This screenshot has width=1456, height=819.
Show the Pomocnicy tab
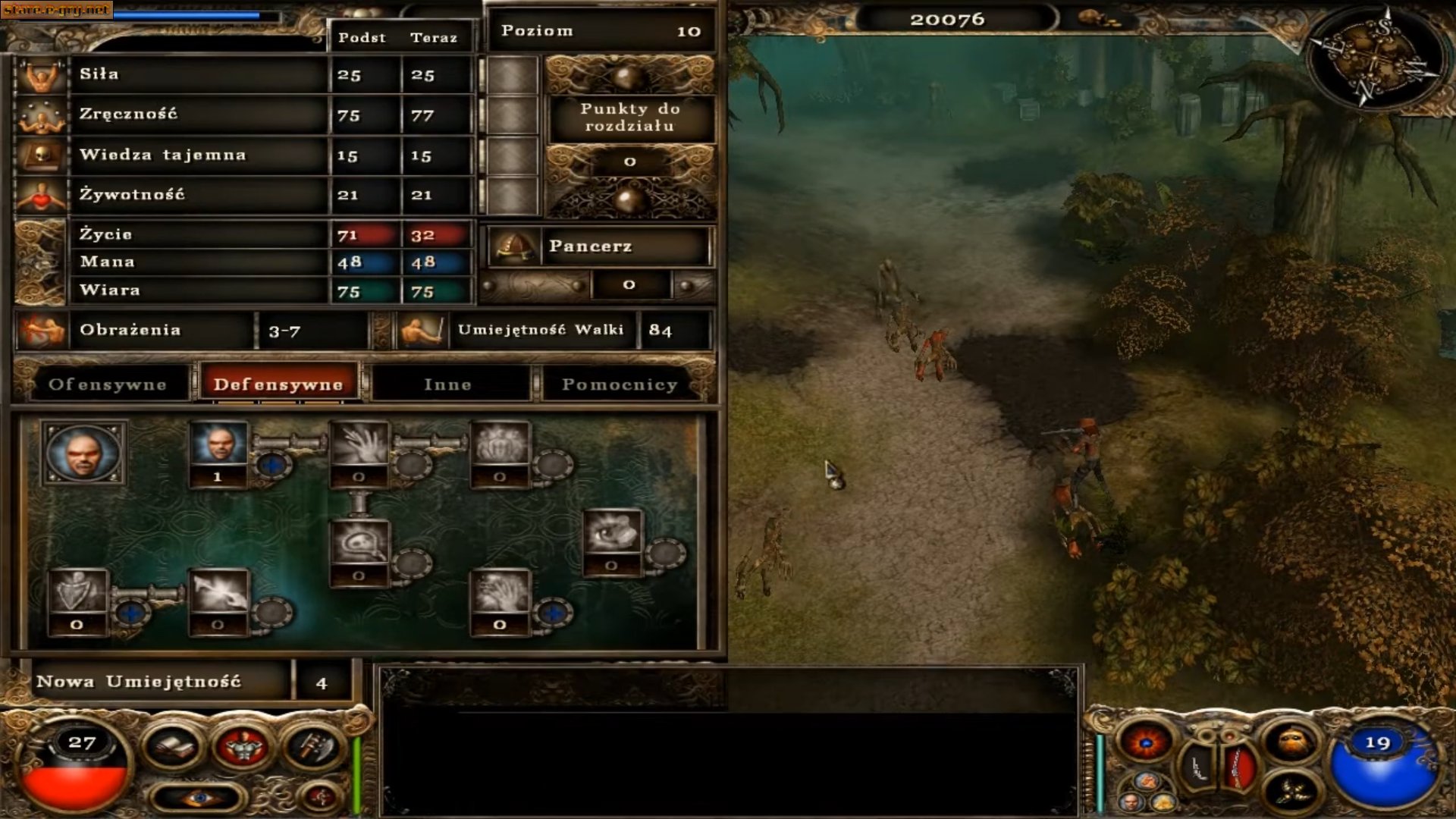(x=619, y=384)
